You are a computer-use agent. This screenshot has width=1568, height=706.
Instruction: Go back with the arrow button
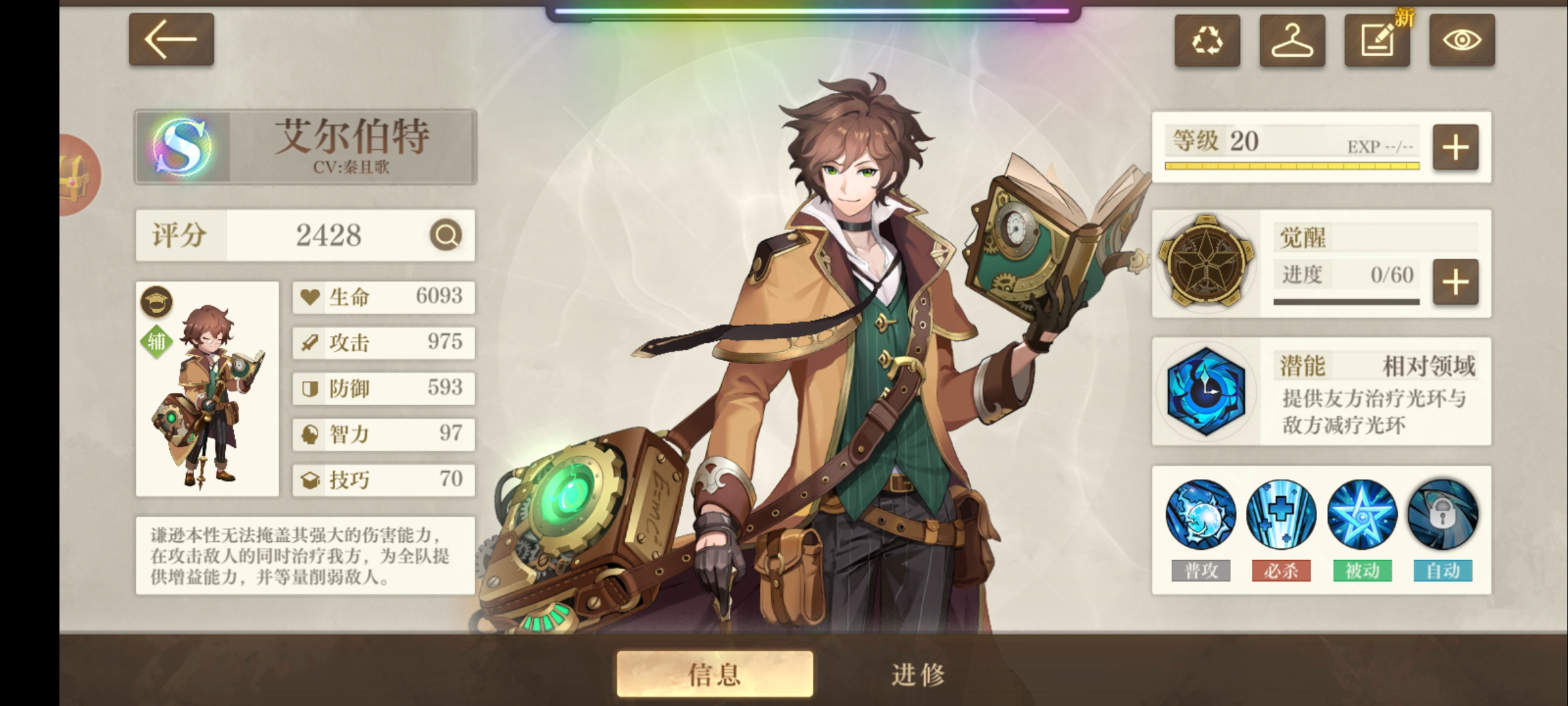click(x=171, y=39)
